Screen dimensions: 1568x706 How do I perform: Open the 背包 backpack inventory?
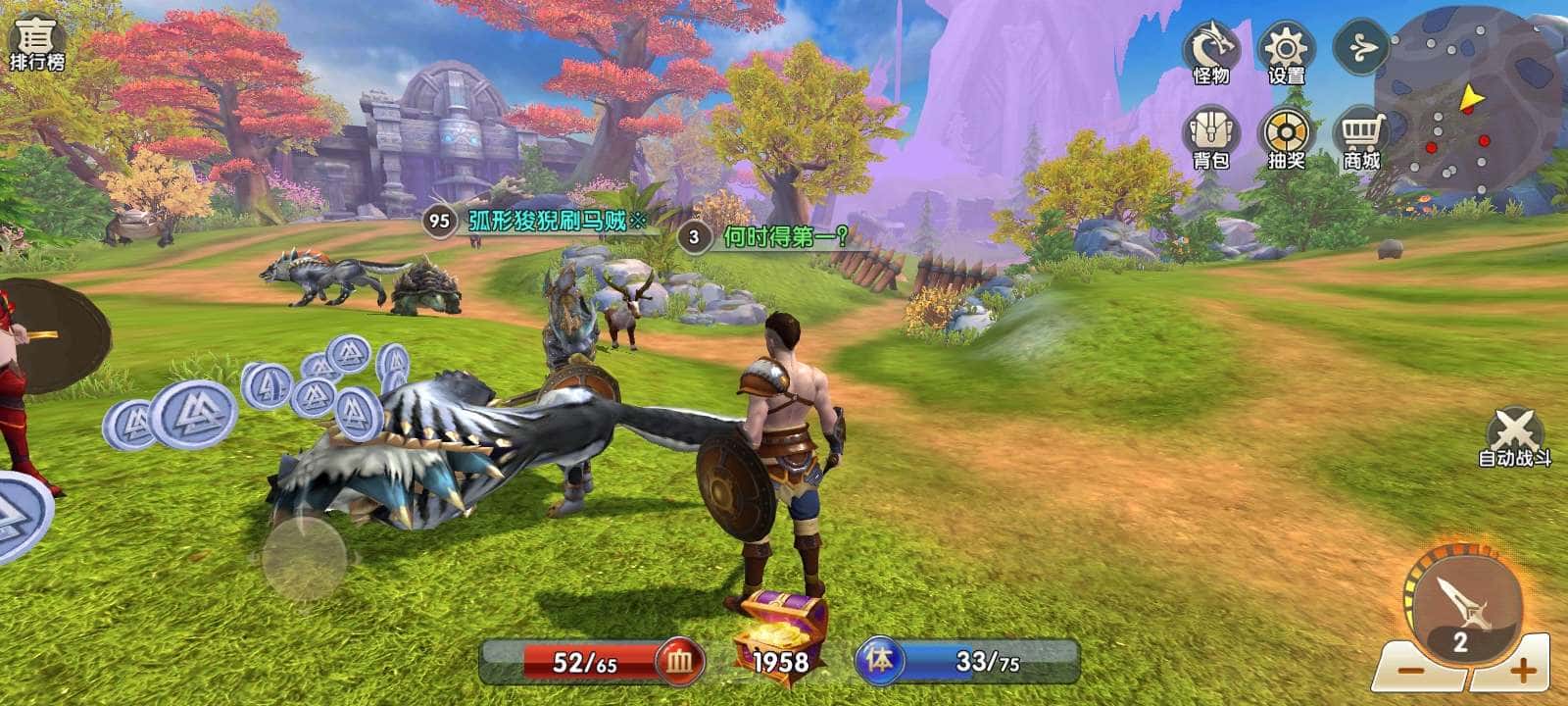[1211, 136]
